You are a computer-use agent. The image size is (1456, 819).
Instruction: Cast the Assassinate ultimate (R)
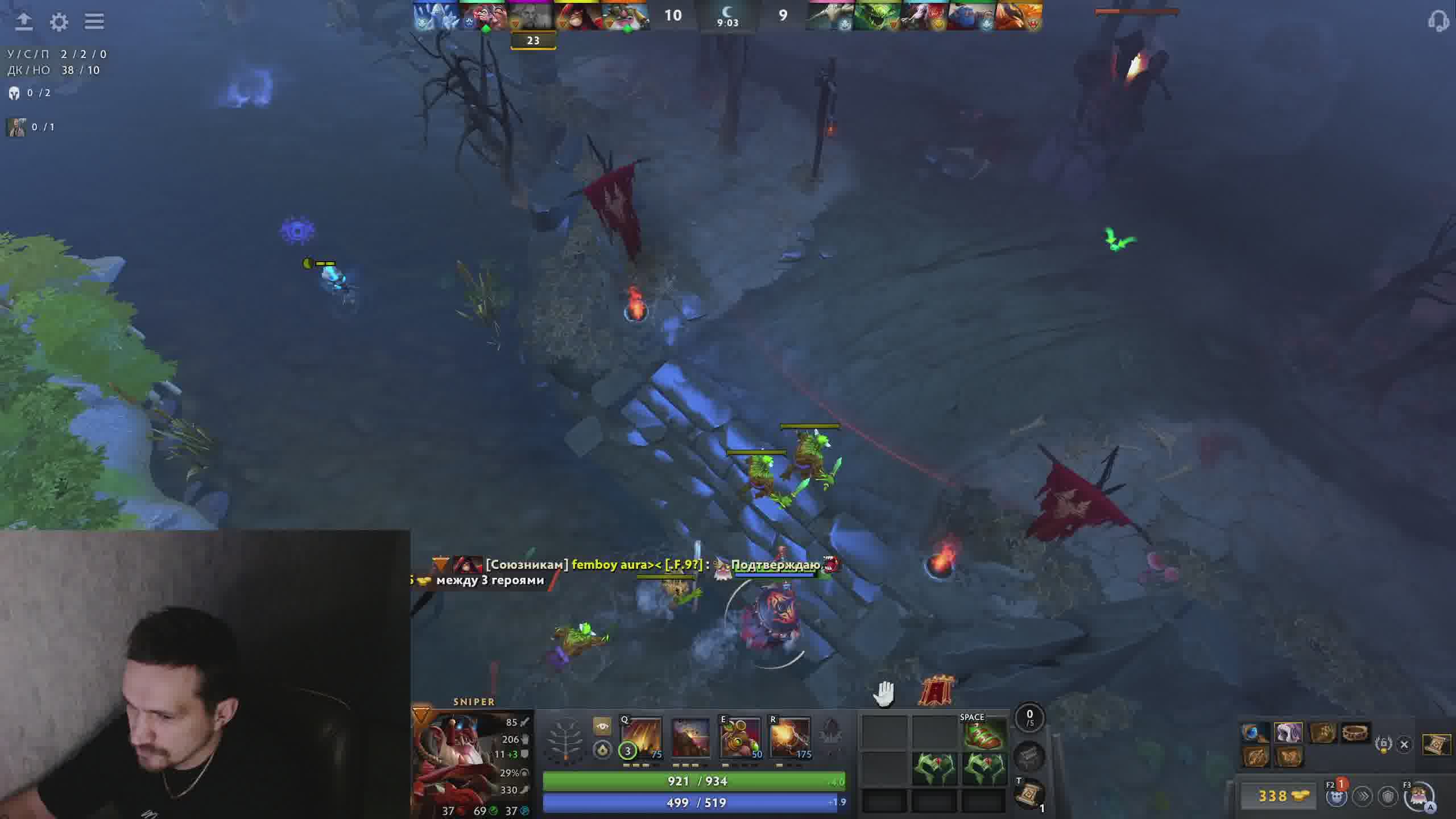(x=790, y=738)
